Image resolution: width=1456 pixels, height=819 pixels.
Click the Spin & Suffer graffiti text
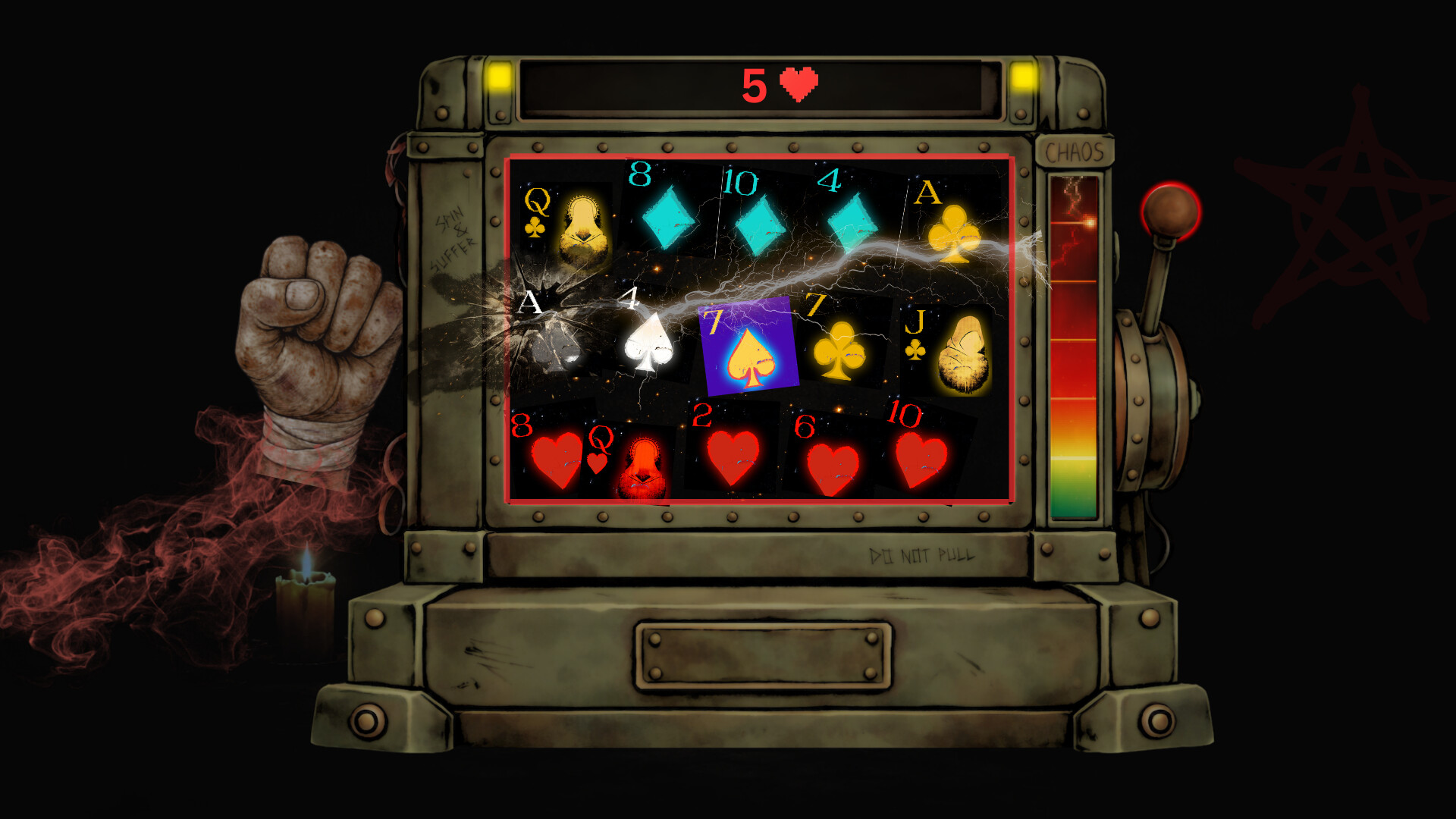[453, 235]
